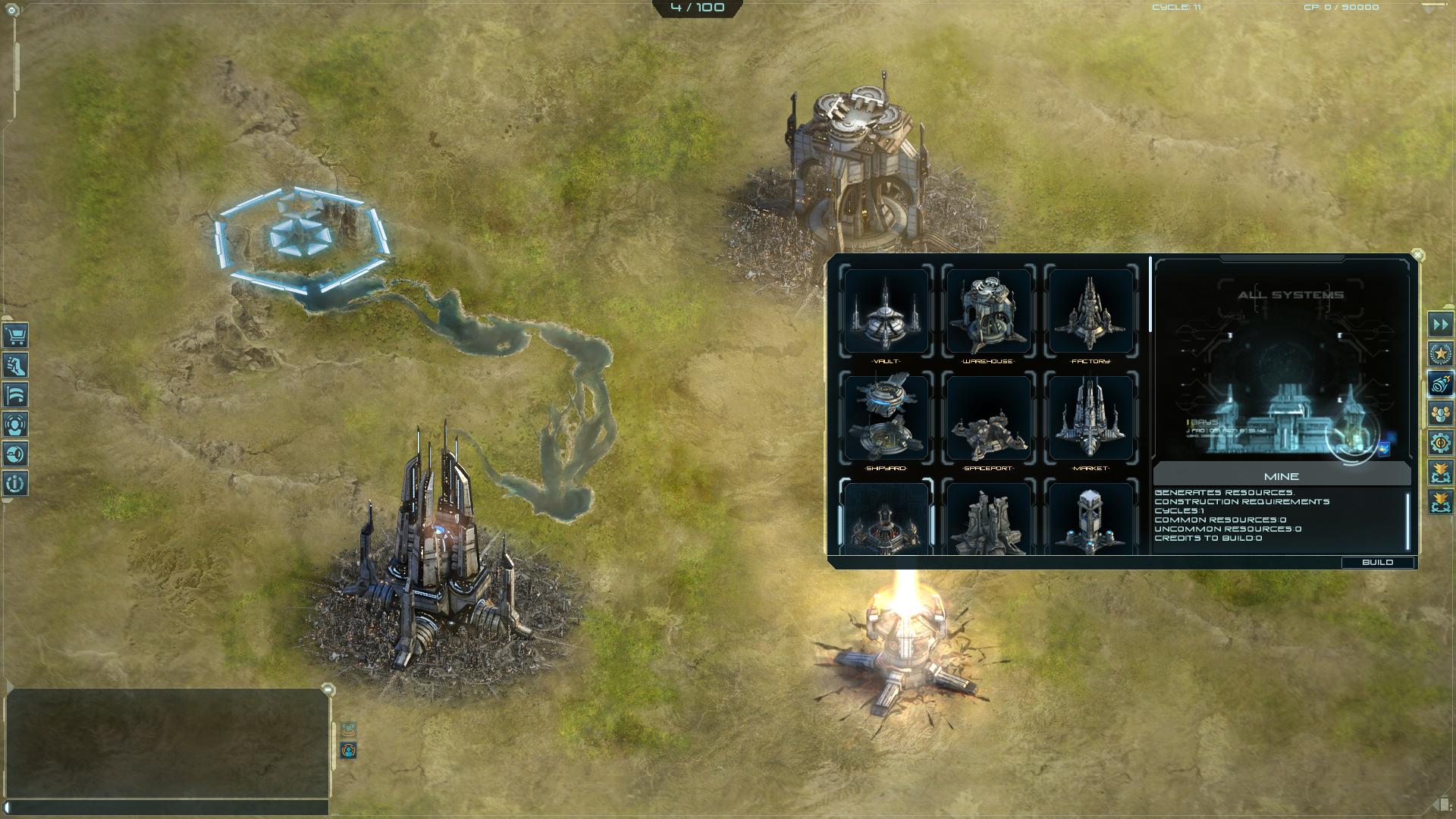This screenshot has width=1456, height=819.
Task: Select the Market building tile
Action: tap(1090, 418)
